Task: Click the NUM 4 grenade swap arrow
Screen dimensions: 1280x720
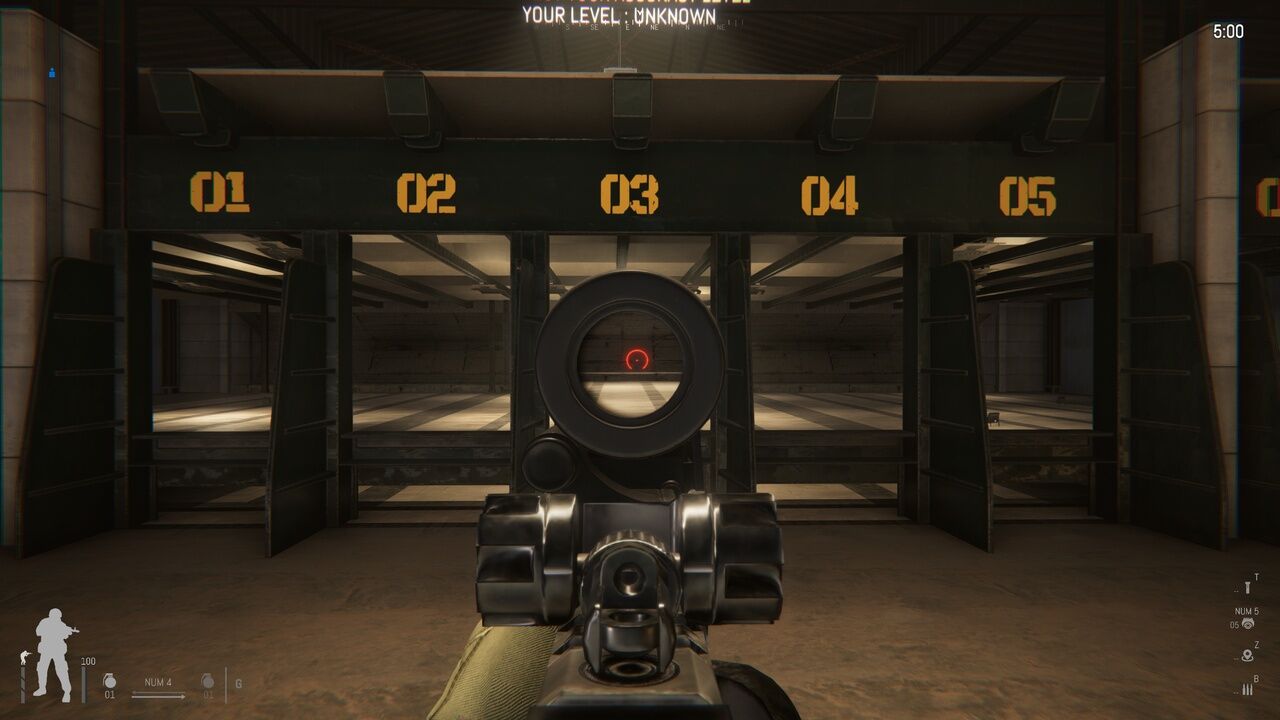Action: [x=158, y=694]
